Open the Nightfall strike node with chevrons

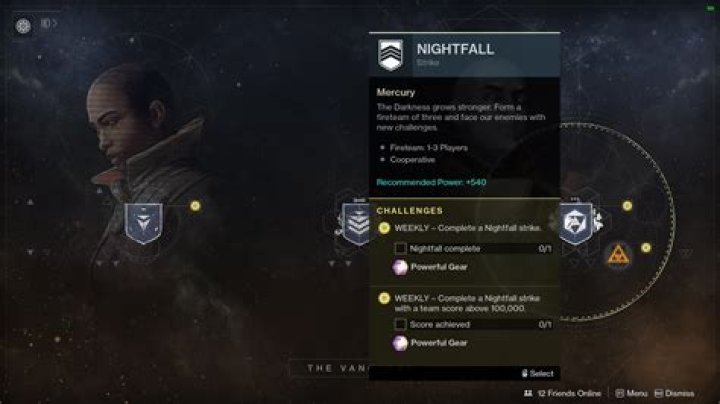[x=357, y=223]
